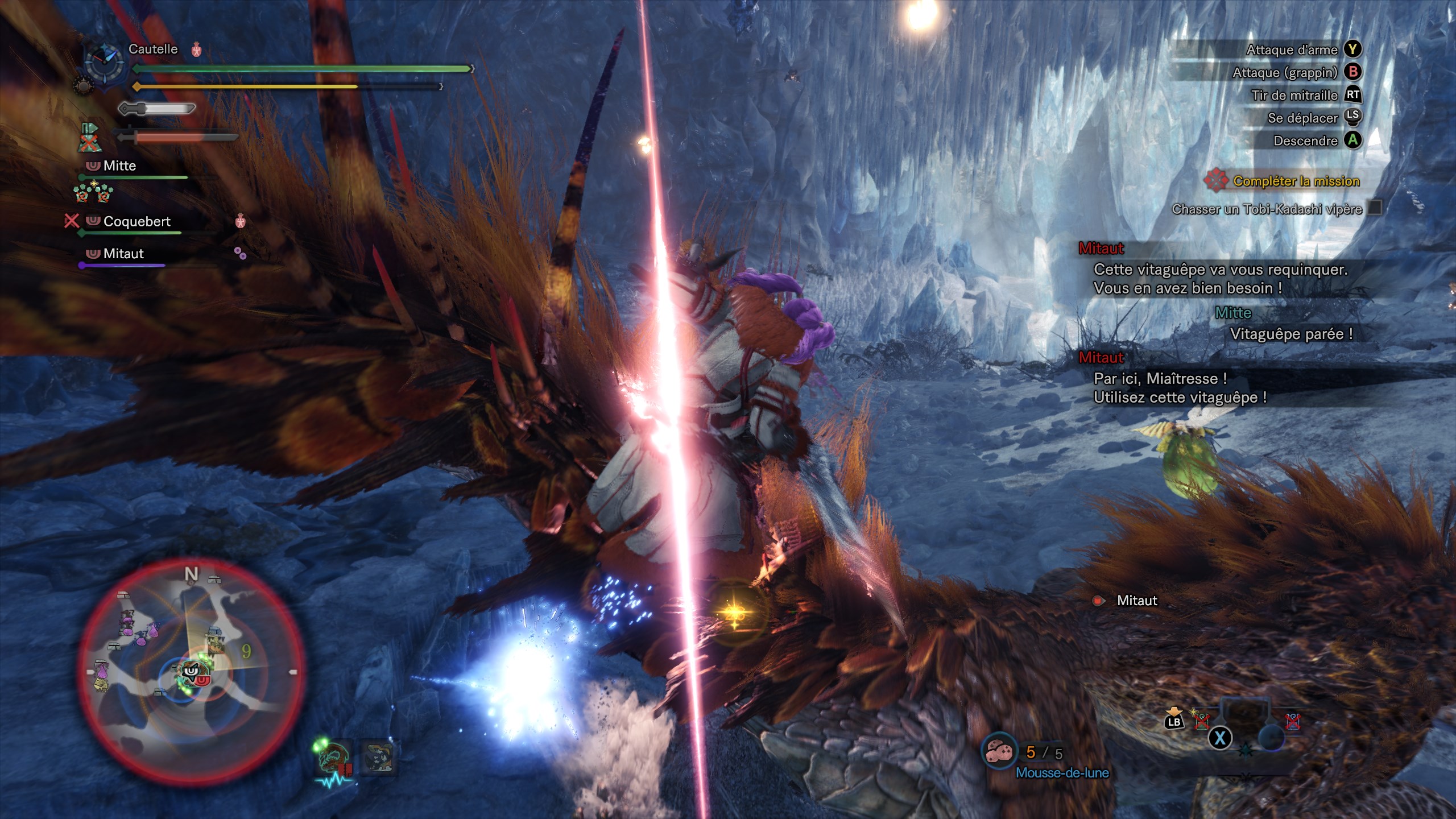Select party member Mitte in the list
Screen dimensions: 1456x819
119,166
